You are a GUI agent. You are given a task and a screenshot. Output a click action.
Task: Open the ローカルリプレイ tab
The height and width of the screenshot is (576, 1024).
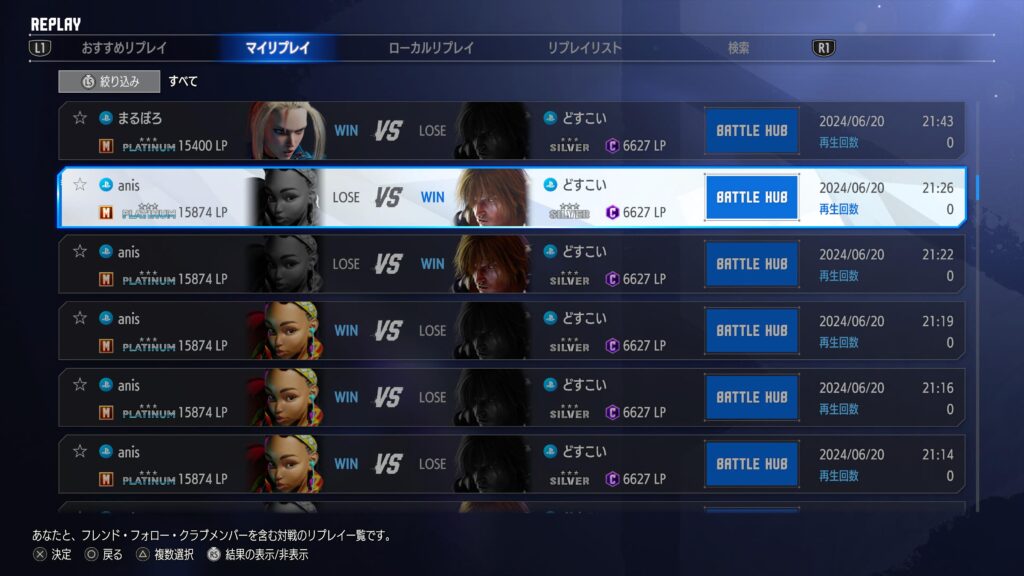pos(431,48)
